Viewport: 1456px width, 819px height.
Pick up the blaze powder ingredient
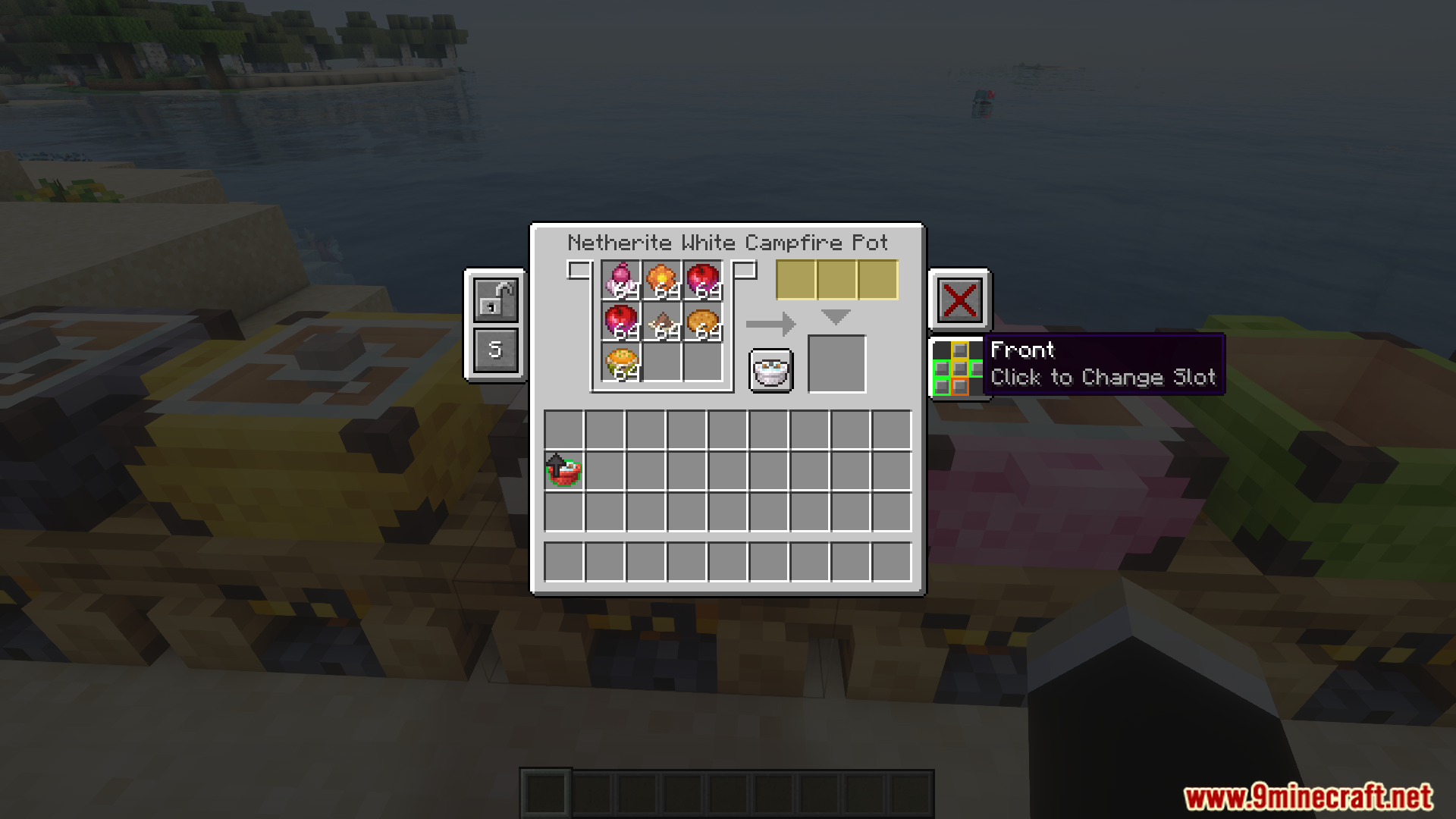(661, 279)
